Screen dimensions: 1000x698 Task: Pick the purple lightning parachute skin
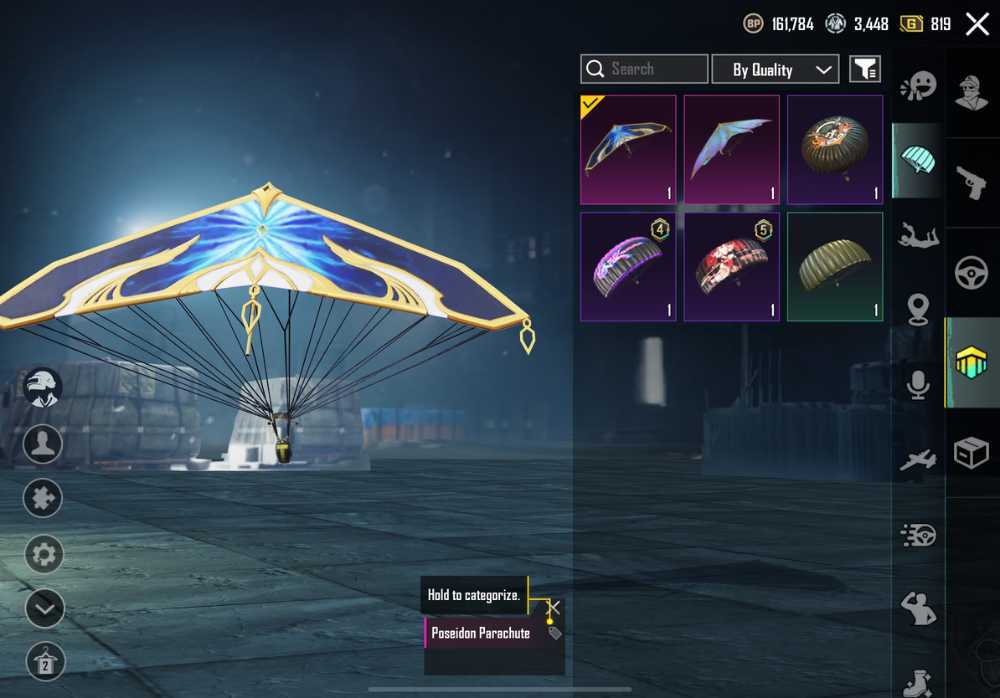coord(628,266)
